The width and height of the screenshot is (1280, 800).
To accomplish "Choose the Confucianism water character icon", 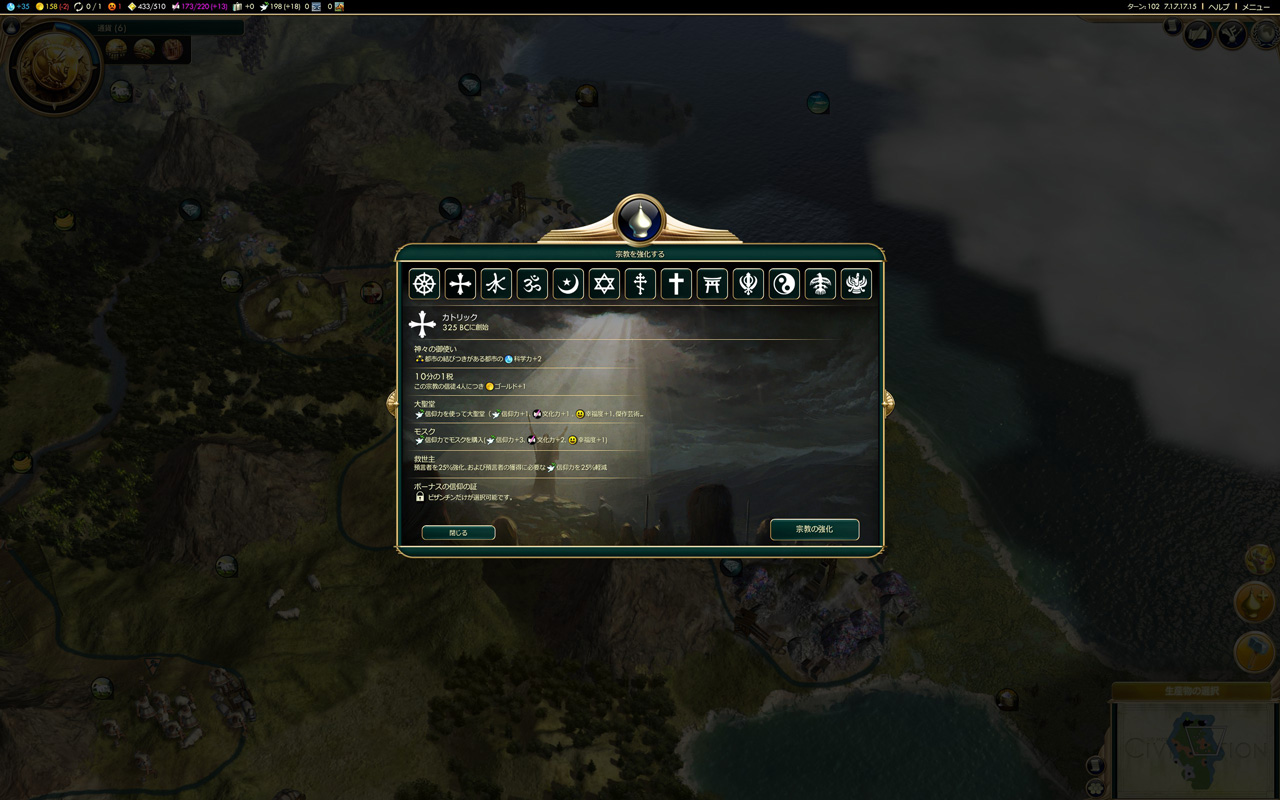I will coord(496,284).
